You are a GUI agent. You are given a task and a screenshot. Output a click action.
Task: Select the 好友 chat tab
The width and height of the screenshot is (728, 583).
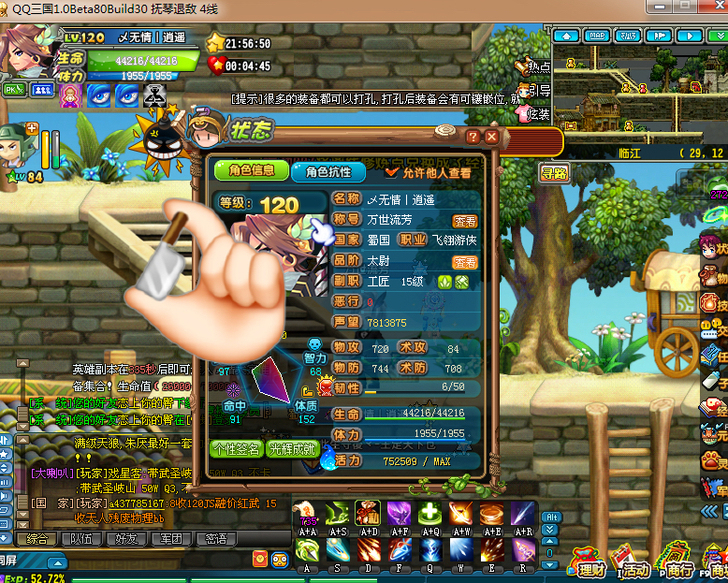click(126, 539)
